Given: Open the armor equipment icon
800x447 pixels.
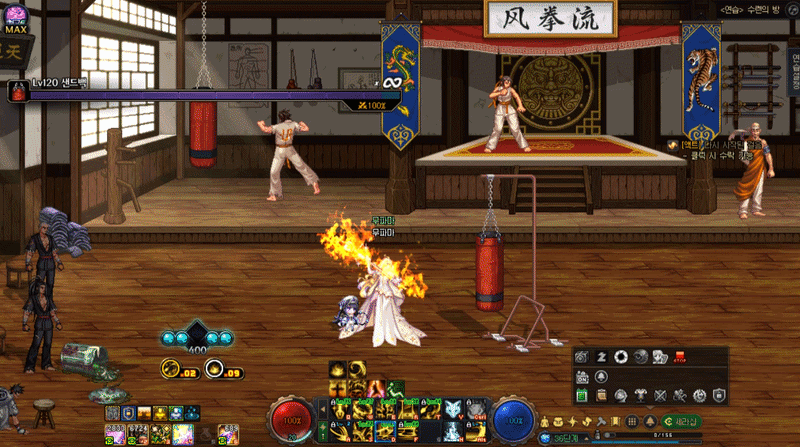Looking at the screenshot, I should coord(641,396).
